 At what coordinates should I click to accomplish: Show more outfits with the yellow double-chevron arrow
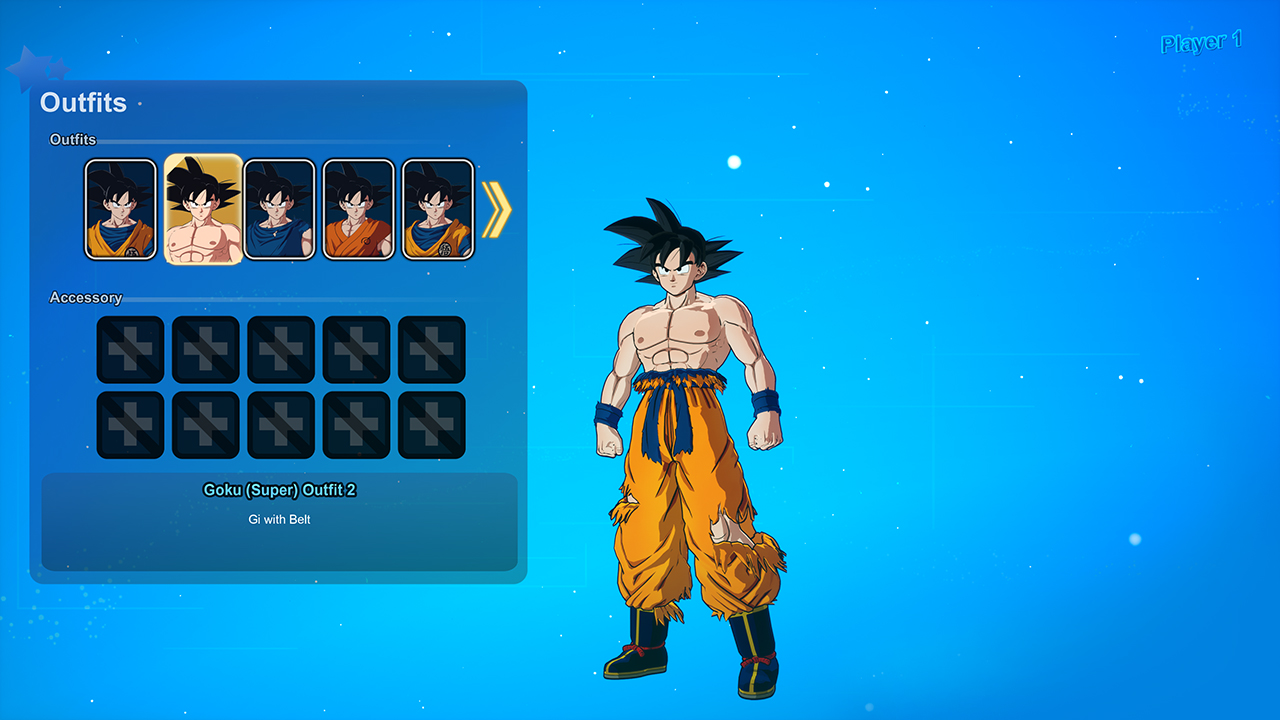point(496,210)
